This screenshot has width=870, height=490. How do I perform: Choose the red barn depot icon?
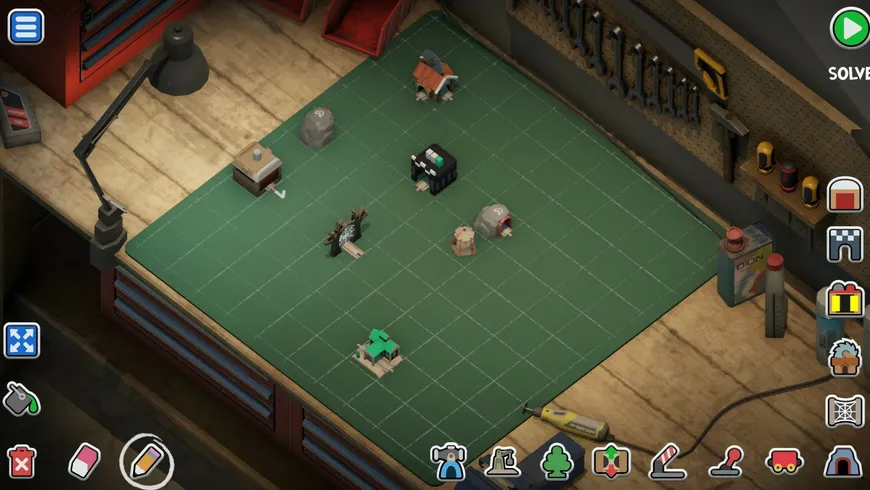pos(845,193)
